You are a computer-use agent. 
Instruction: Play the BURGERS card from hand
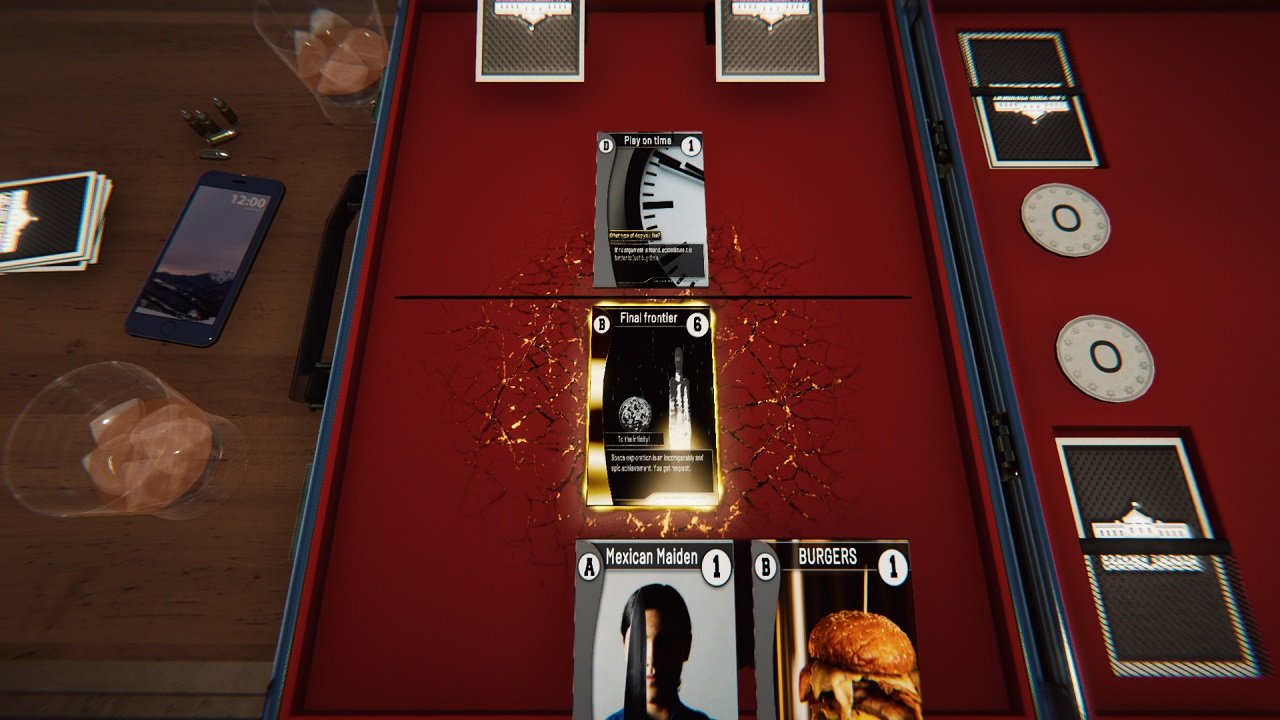(833, 630)
